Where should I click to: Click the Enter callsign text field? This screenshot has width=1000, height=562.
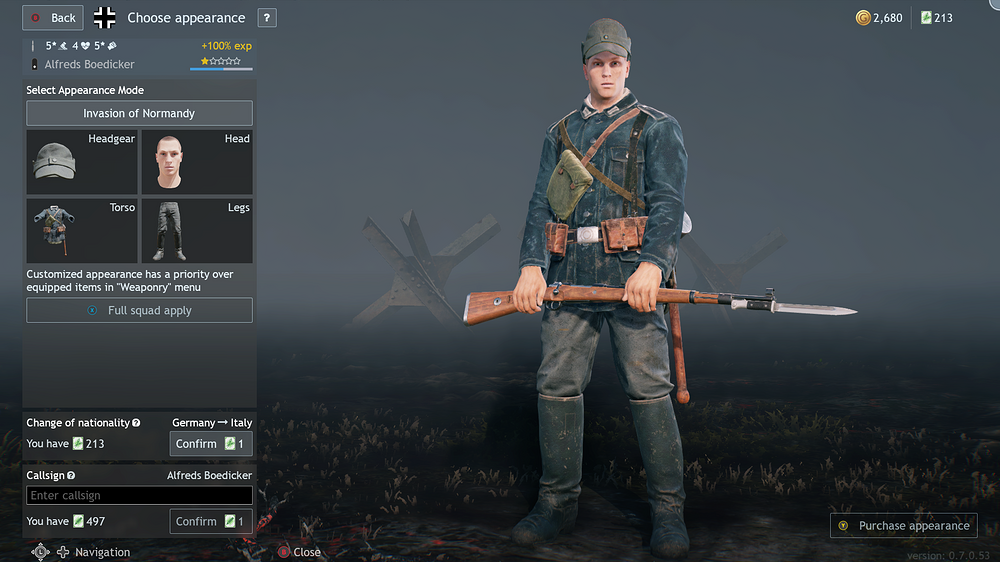tap(139, 495)
